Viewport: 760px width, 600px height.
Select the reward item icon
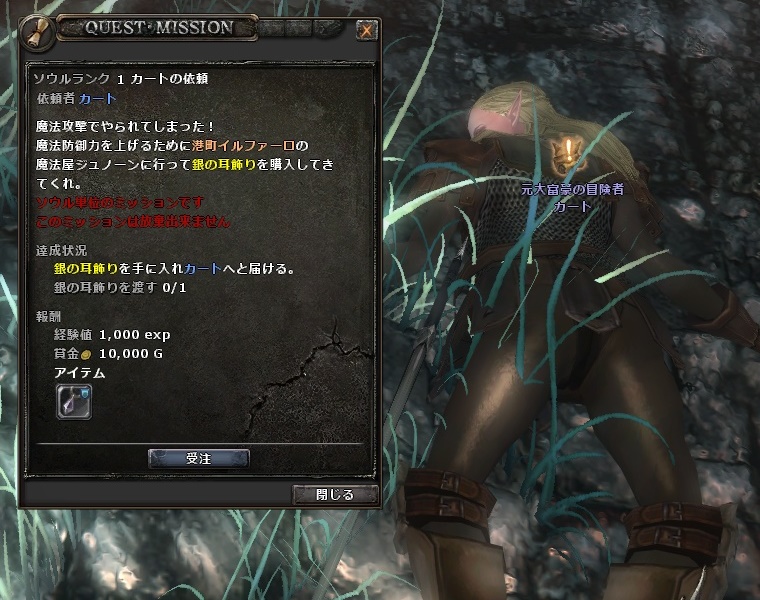(x=73, y=402)
